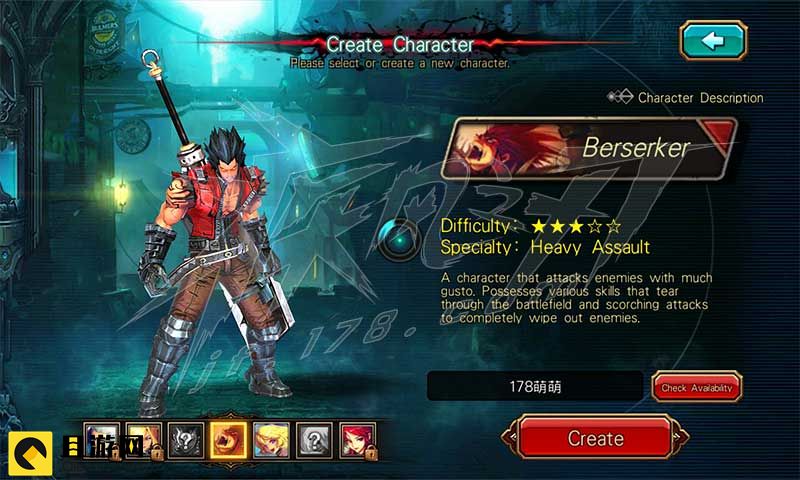The image size is (800, 480).
Task: Go back with the arrow button
Action: click(713, 40)
